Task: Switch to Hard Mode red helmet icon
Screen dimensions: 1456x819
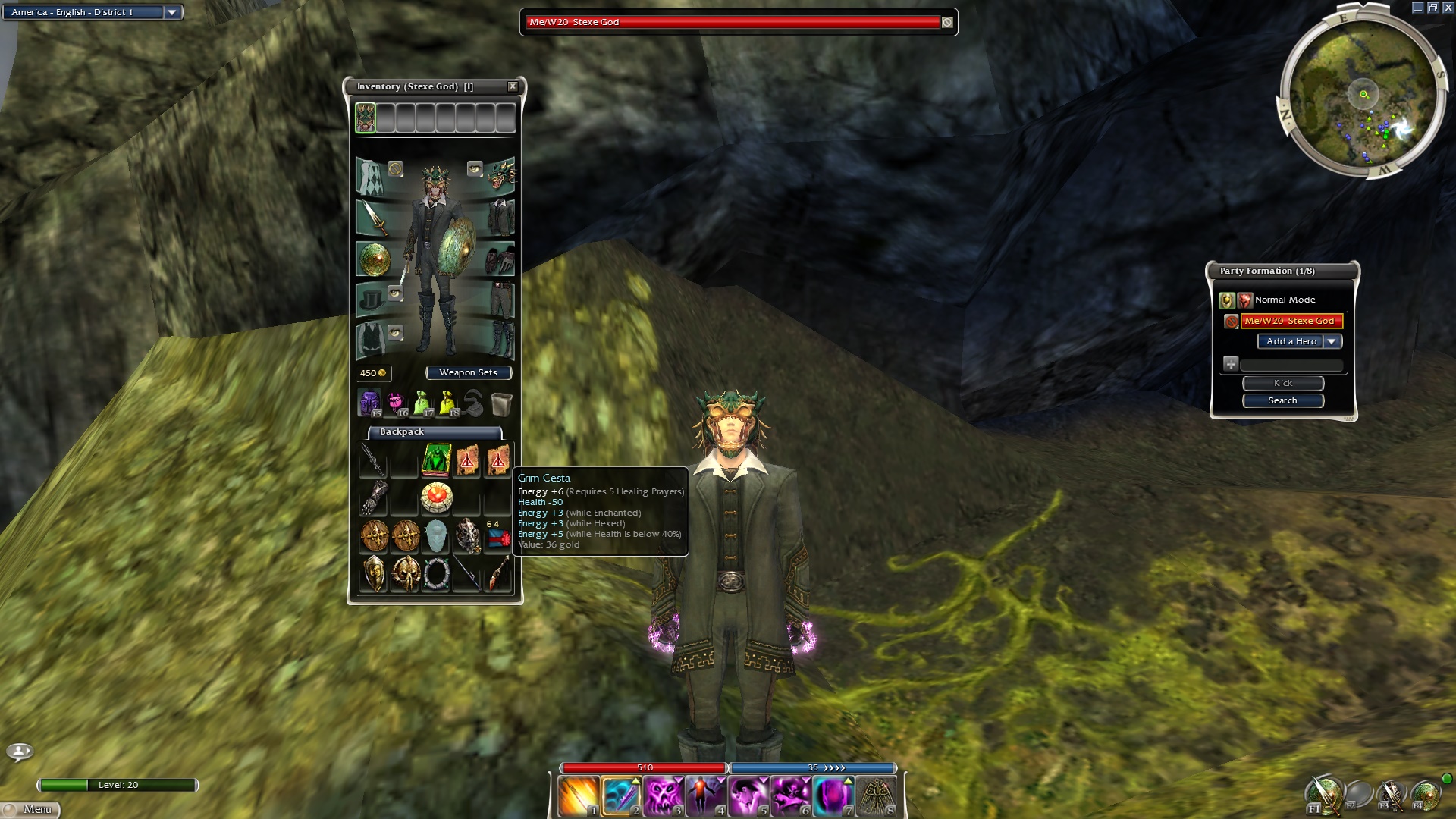Action: pyautogui.click(x=1244, y=300)
